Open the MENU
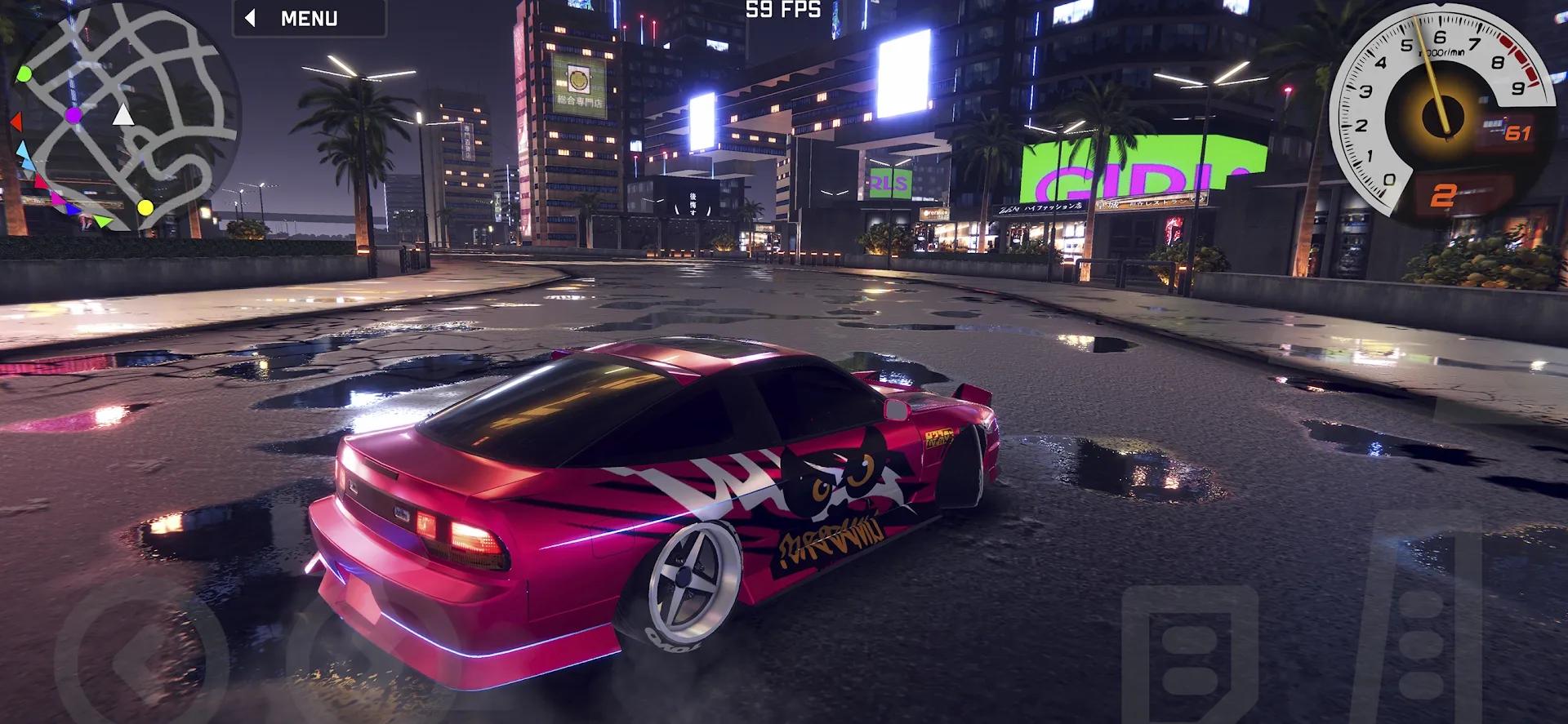1568x724 pixels. click(310, 16)
